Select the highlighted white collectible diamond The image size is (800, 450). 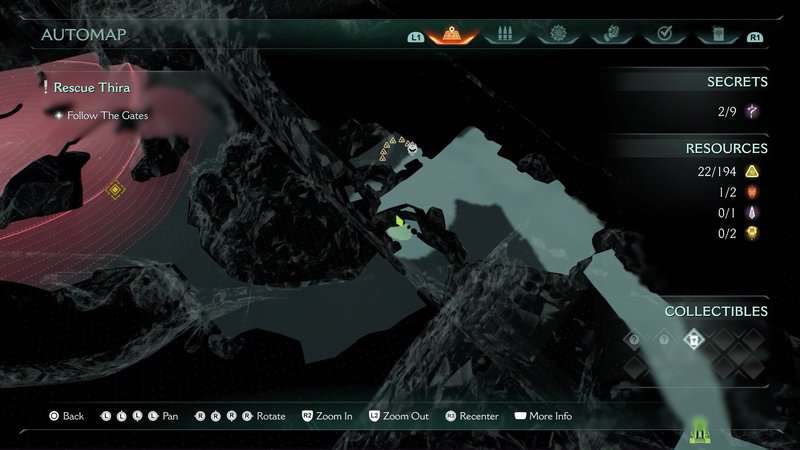click(x=693, y=340)
